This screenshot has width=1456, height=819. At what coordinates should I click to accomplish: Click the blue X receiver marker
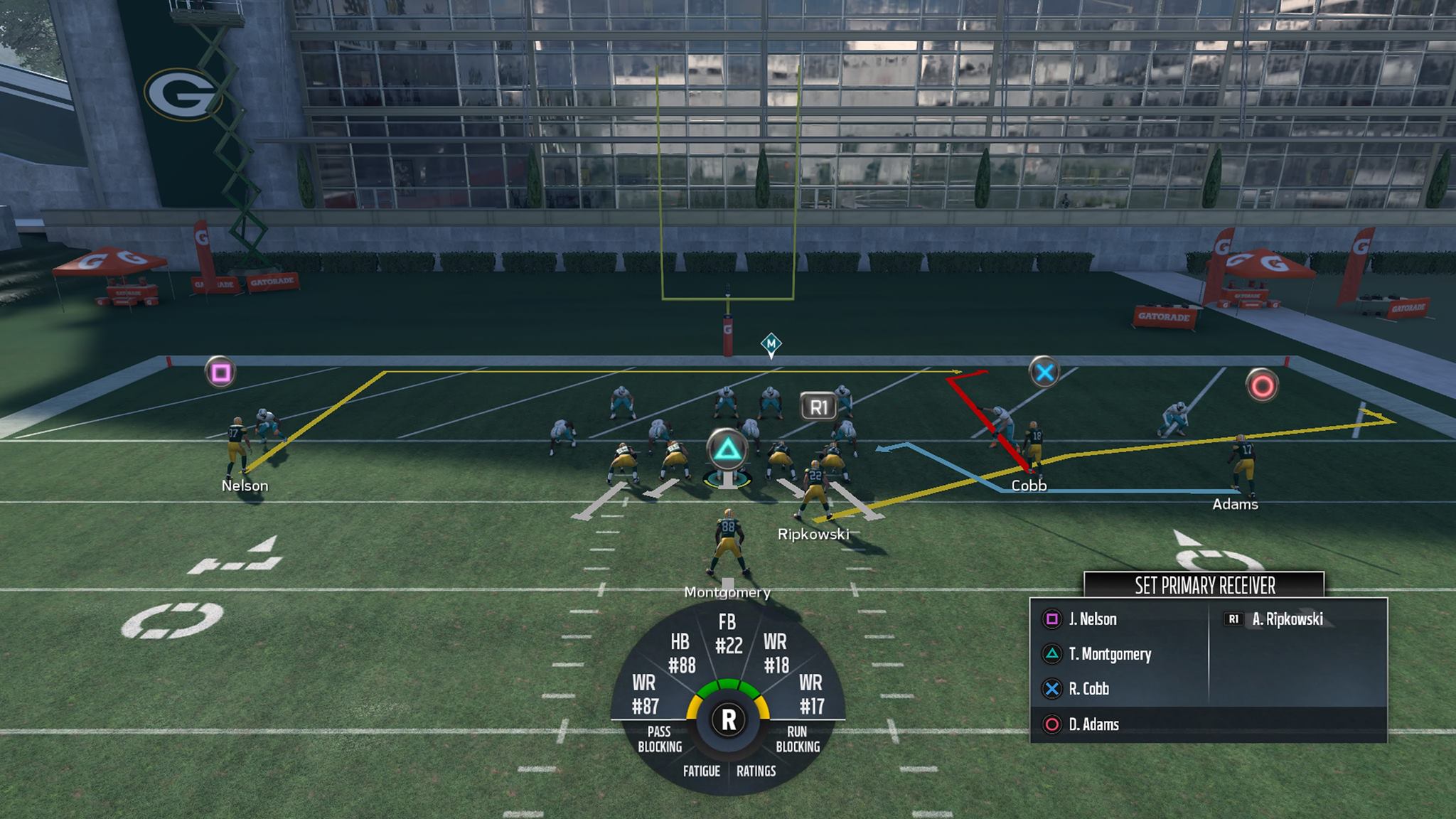point(1044,373)
